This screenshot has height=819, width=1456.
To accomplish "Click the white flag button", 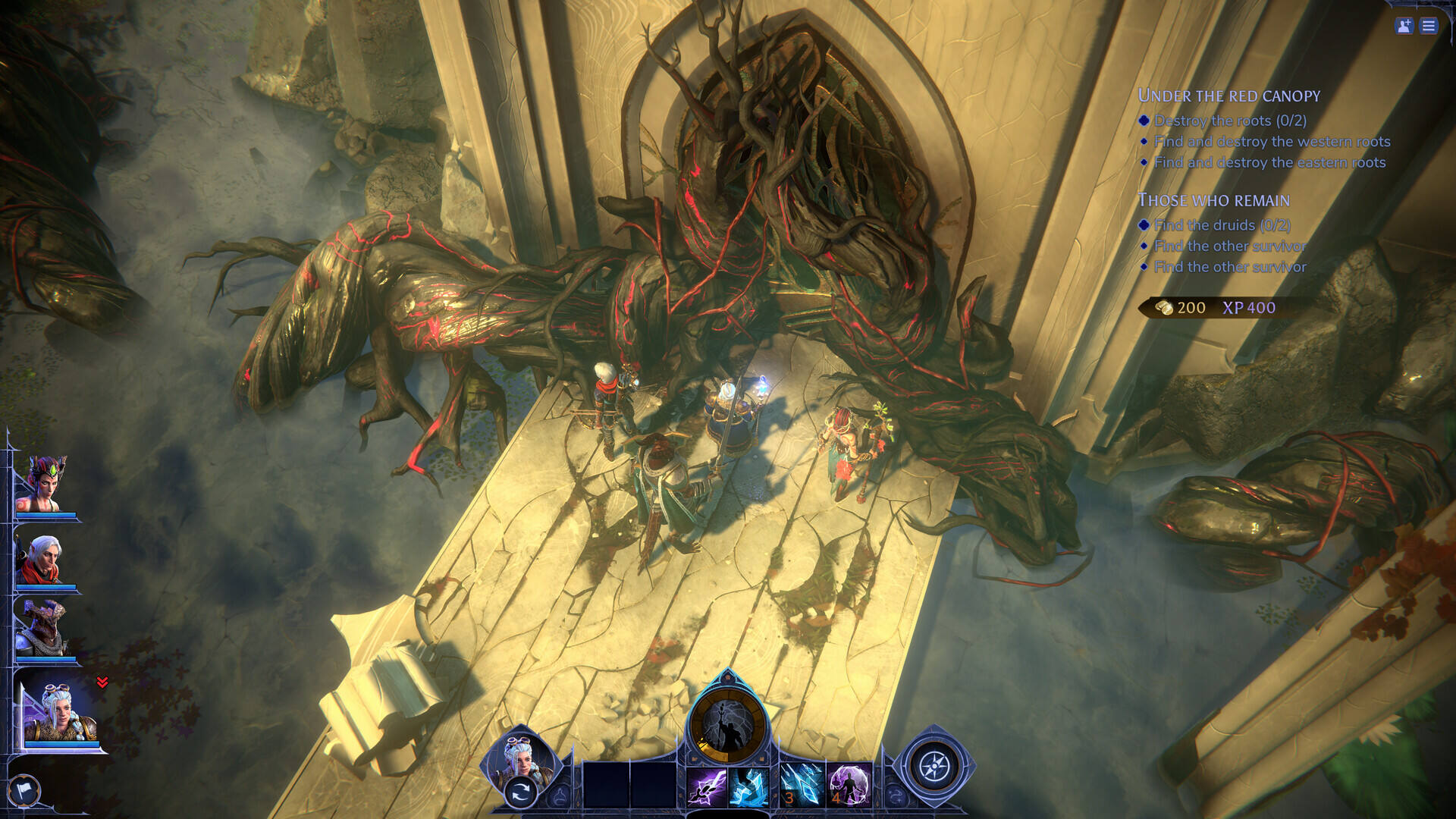I will click(24, 791).
